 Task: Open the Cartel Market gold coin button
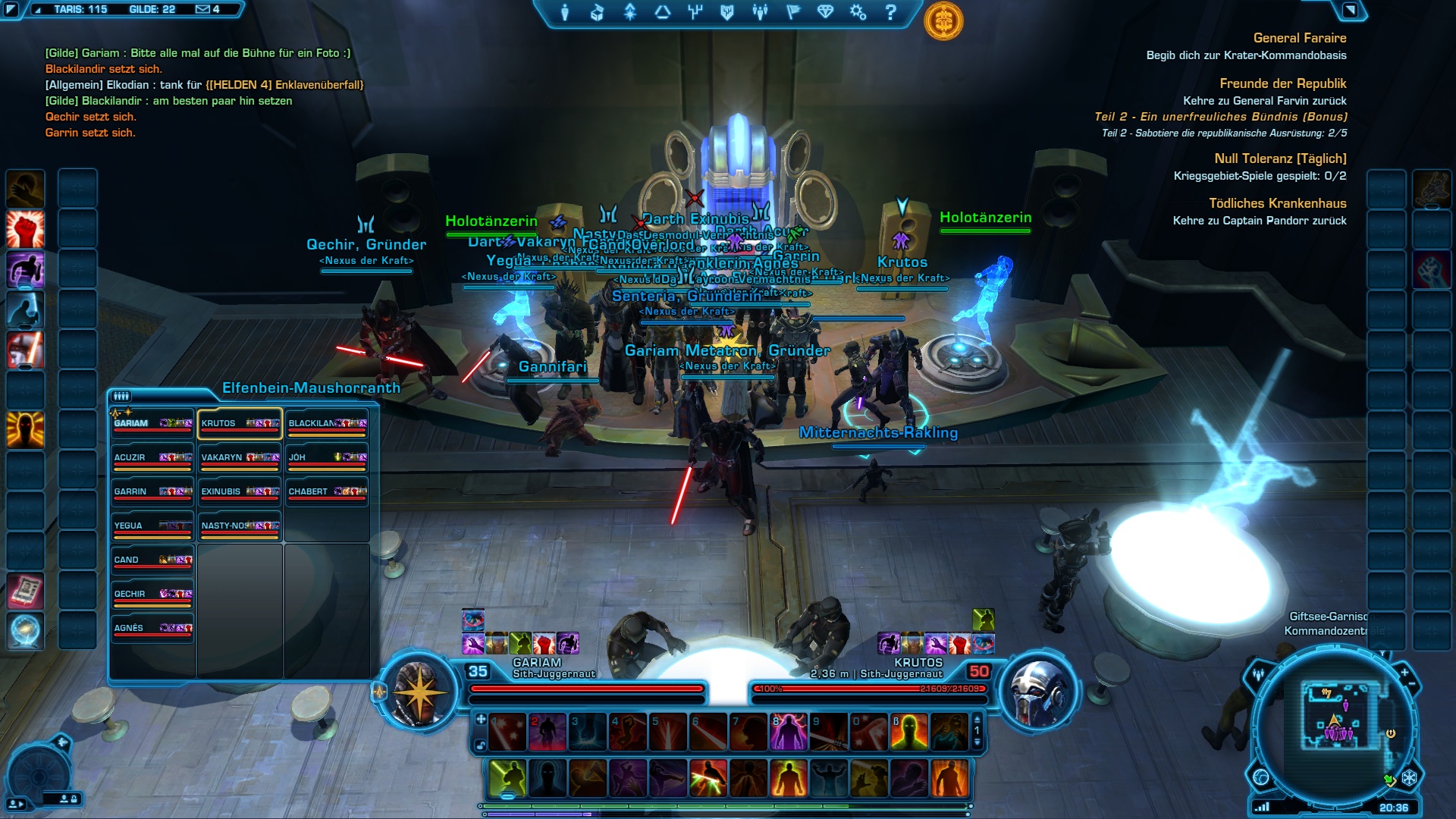pos(943,20)
